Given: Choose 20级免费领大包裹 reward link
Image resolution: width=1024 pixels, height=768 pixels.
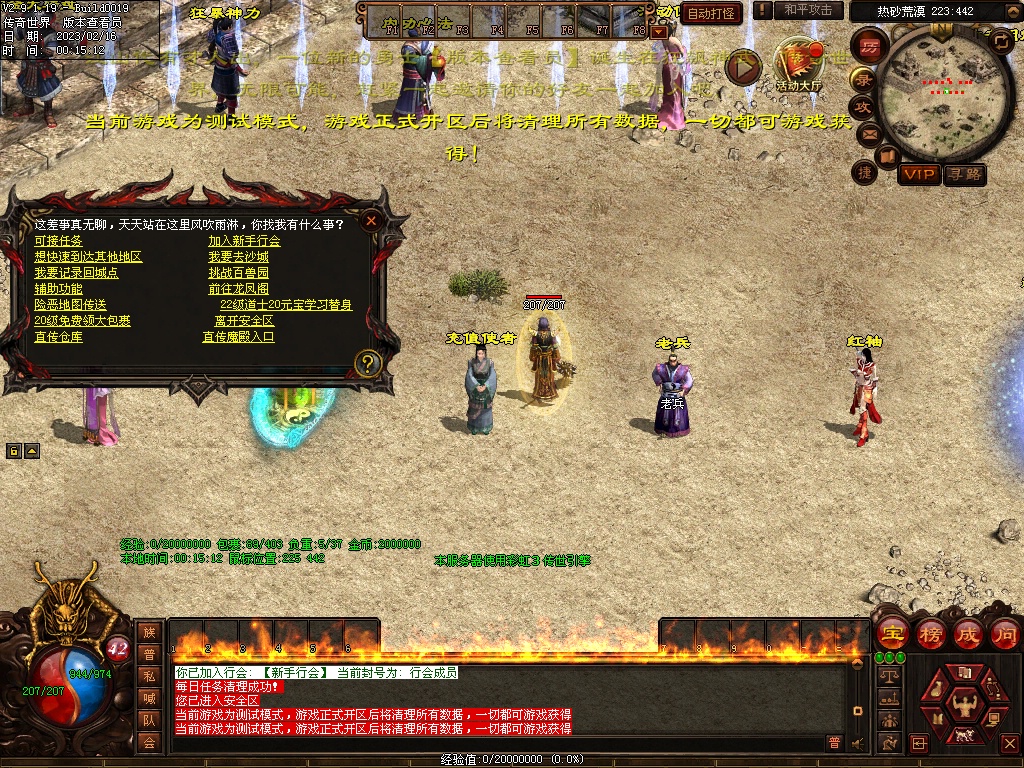Looking at the screenshot, I should [x=82, y=321].
